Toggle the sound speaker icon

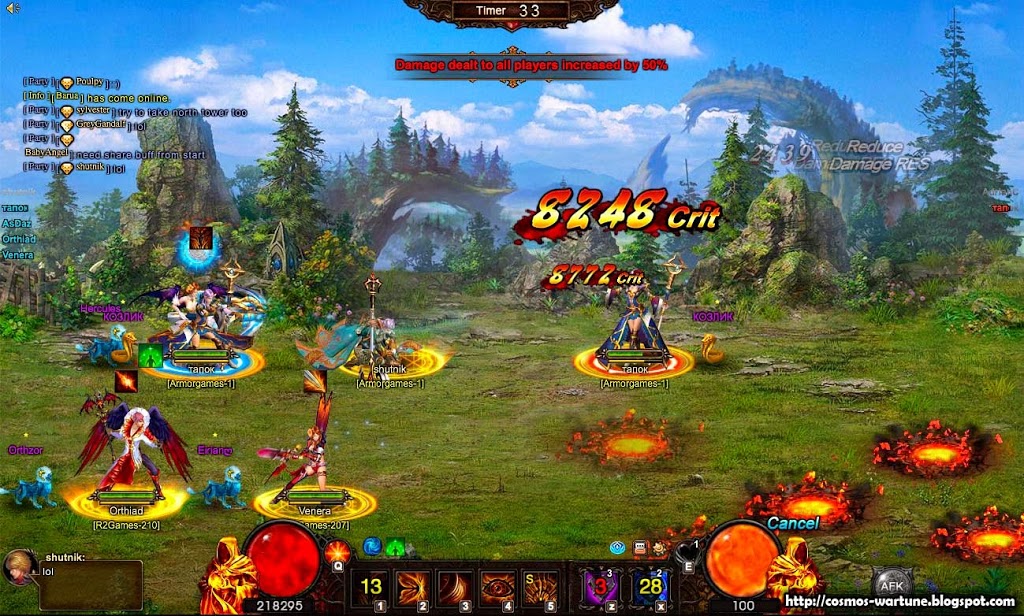pos(13,9)
